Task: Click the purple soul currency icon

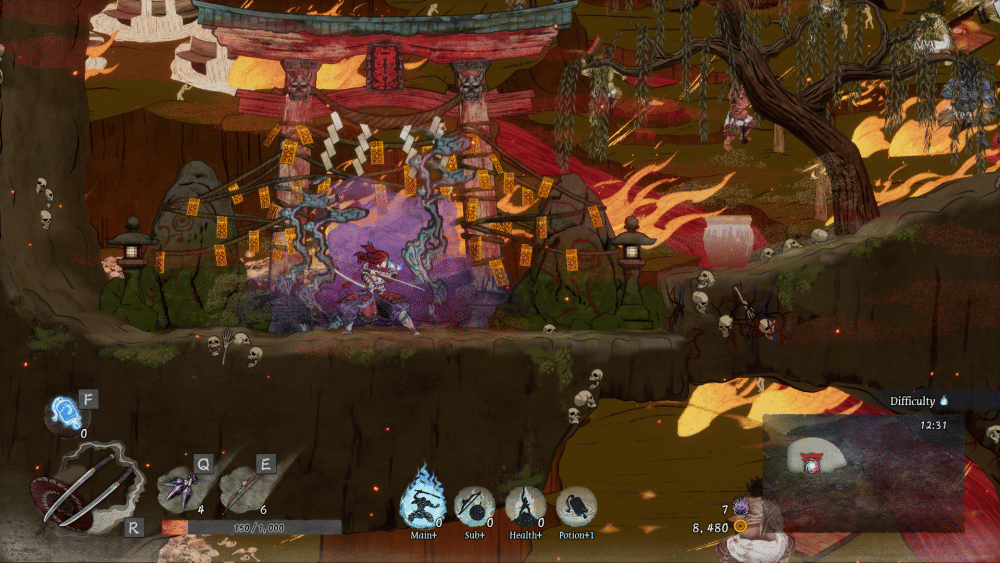Action: [x=741, y=508]
